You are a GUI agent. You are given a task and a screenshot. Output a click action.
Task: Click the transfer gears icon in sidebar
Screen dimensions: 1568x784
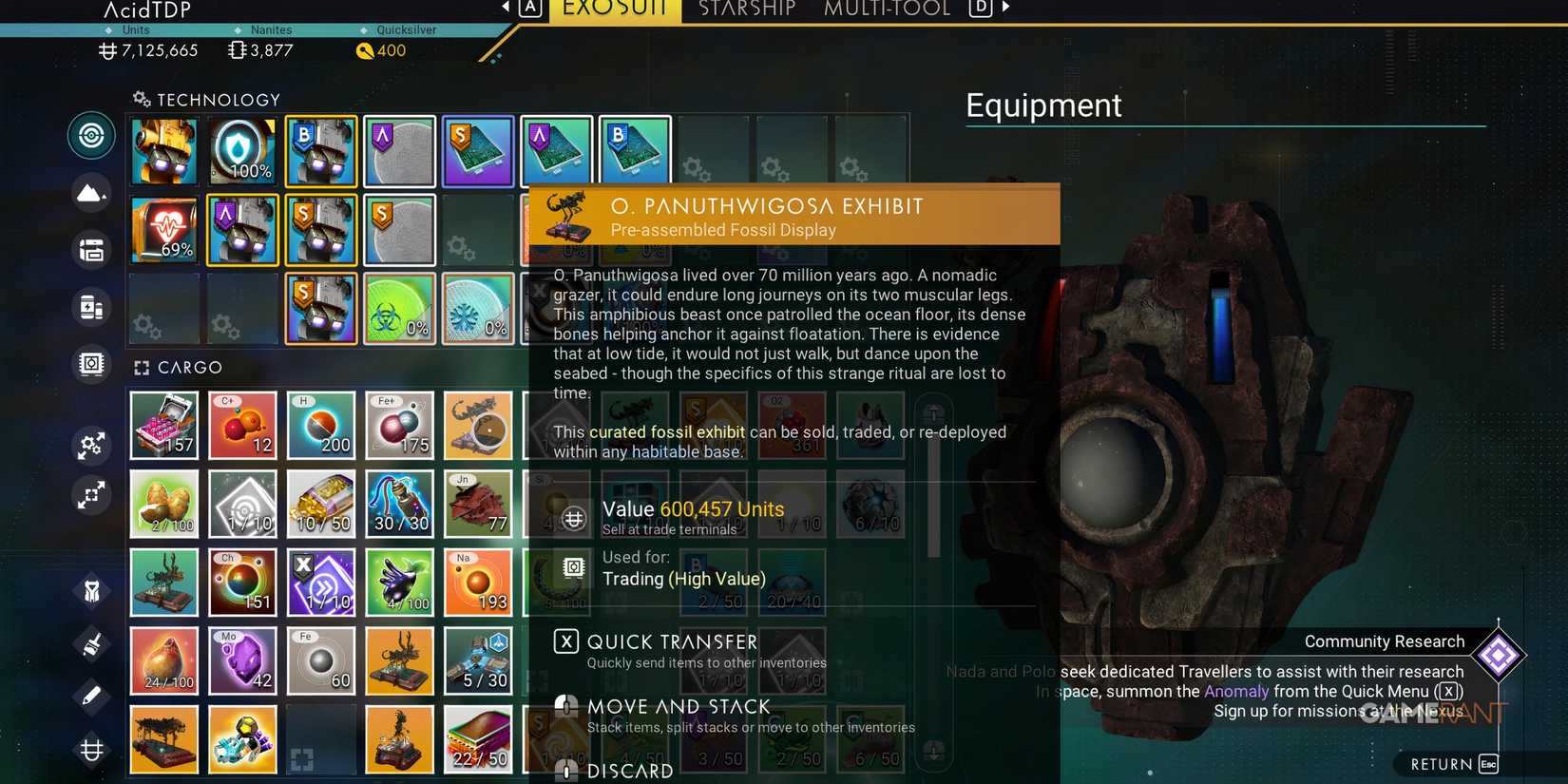click(x=91, y=445)
